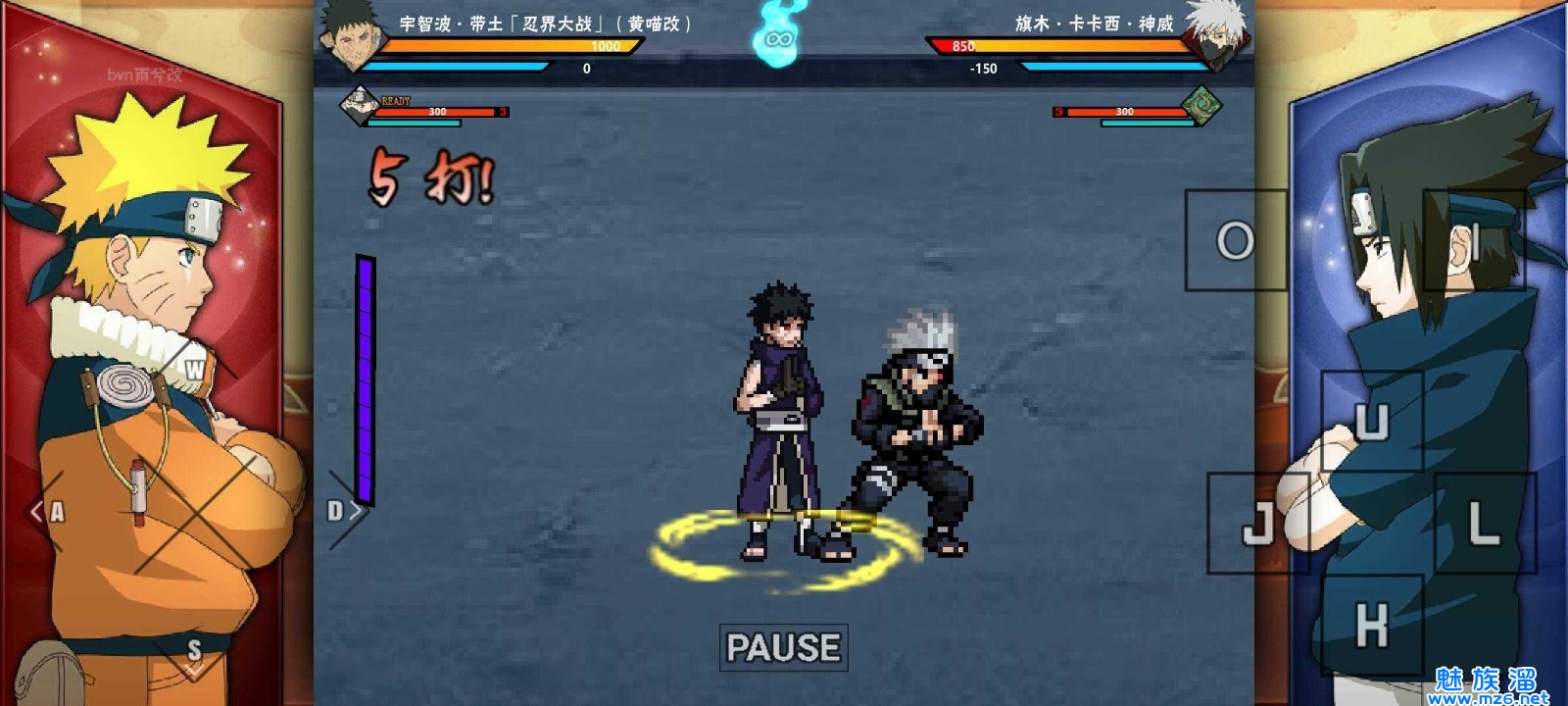Tap the K action button
Image resolution: width=1568 pixels, height=706 pixels.
pyautogui.click(x=1371, y=625)
